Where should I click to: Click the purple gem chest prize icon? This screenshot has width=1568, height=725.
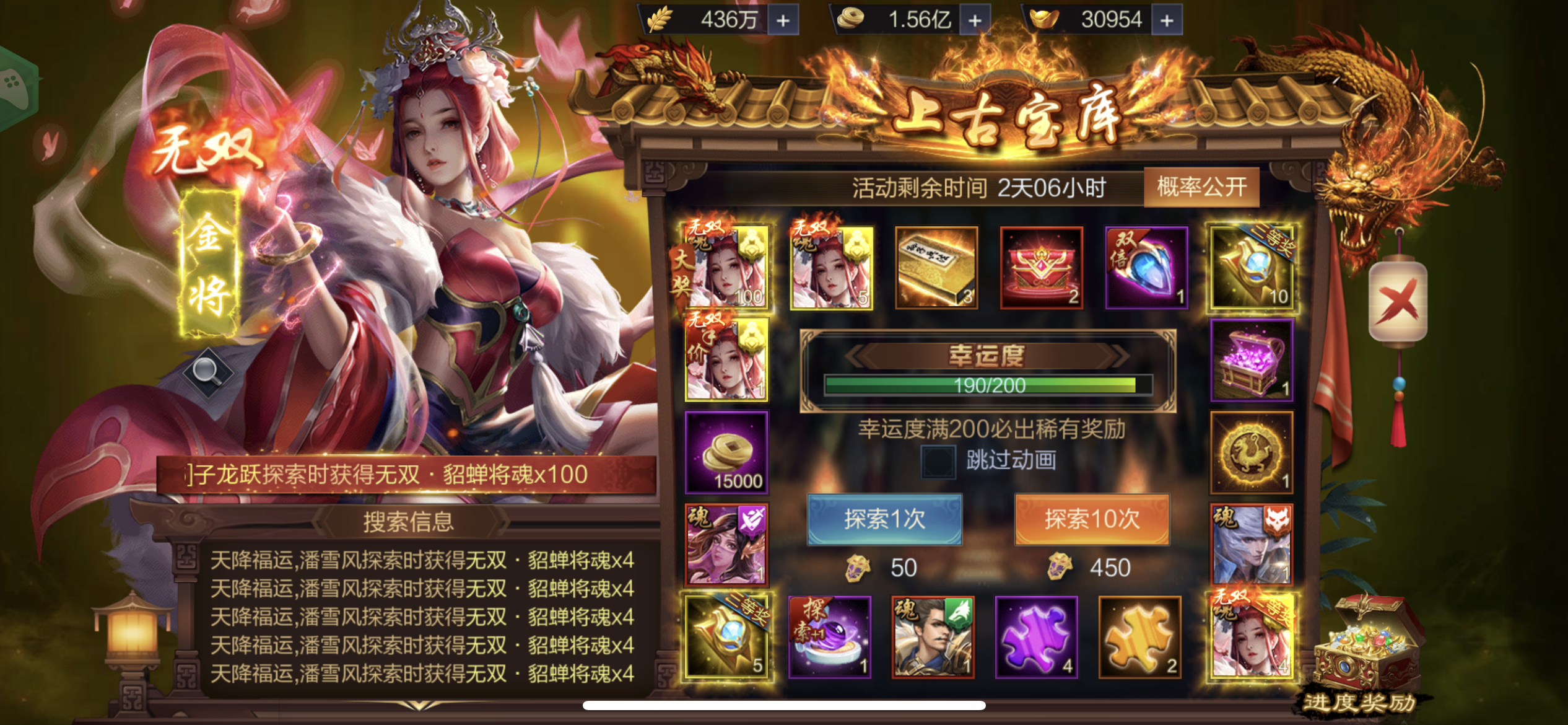[1251, 361]
